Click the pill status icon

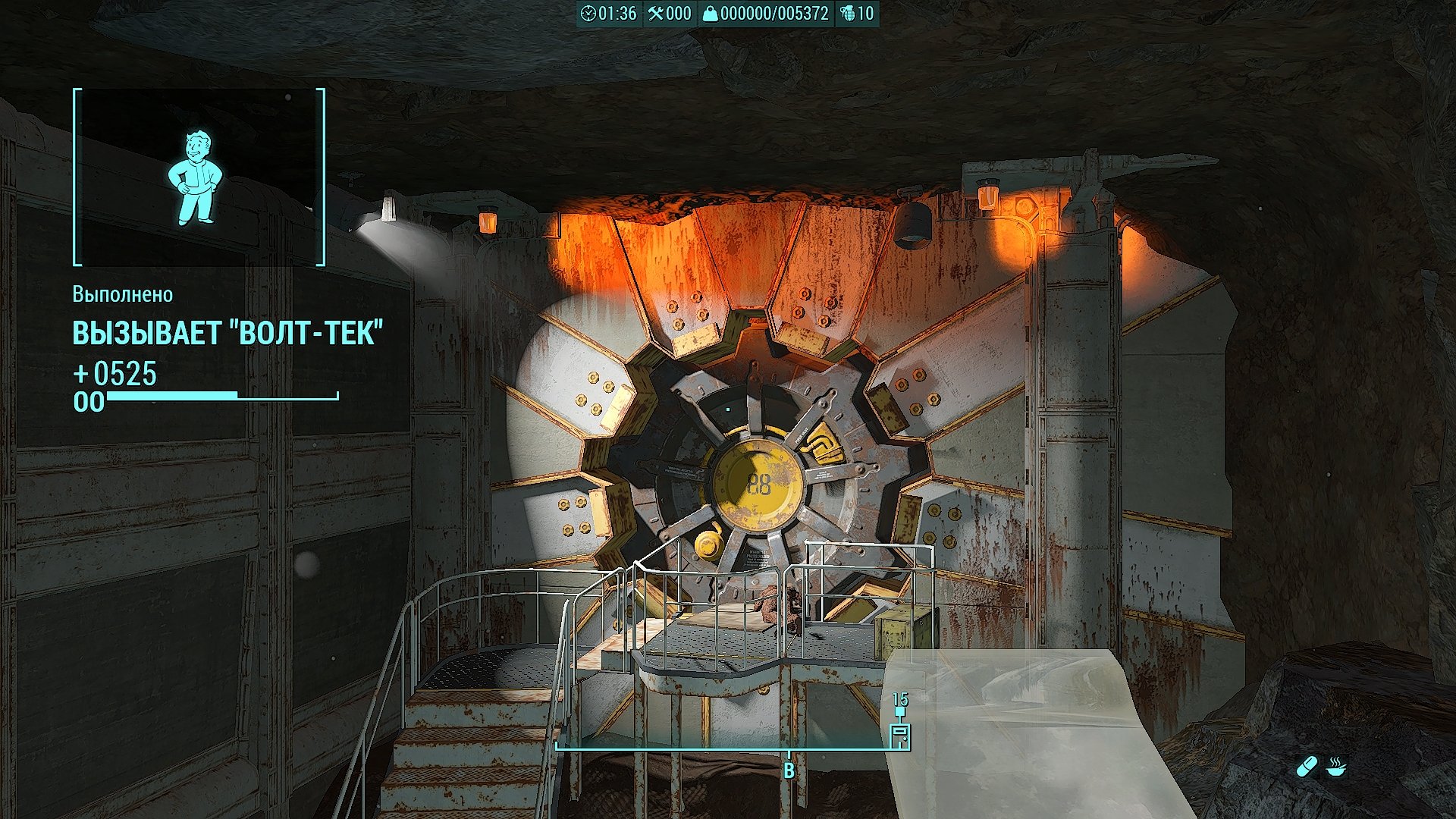(x=1307, y=767)
